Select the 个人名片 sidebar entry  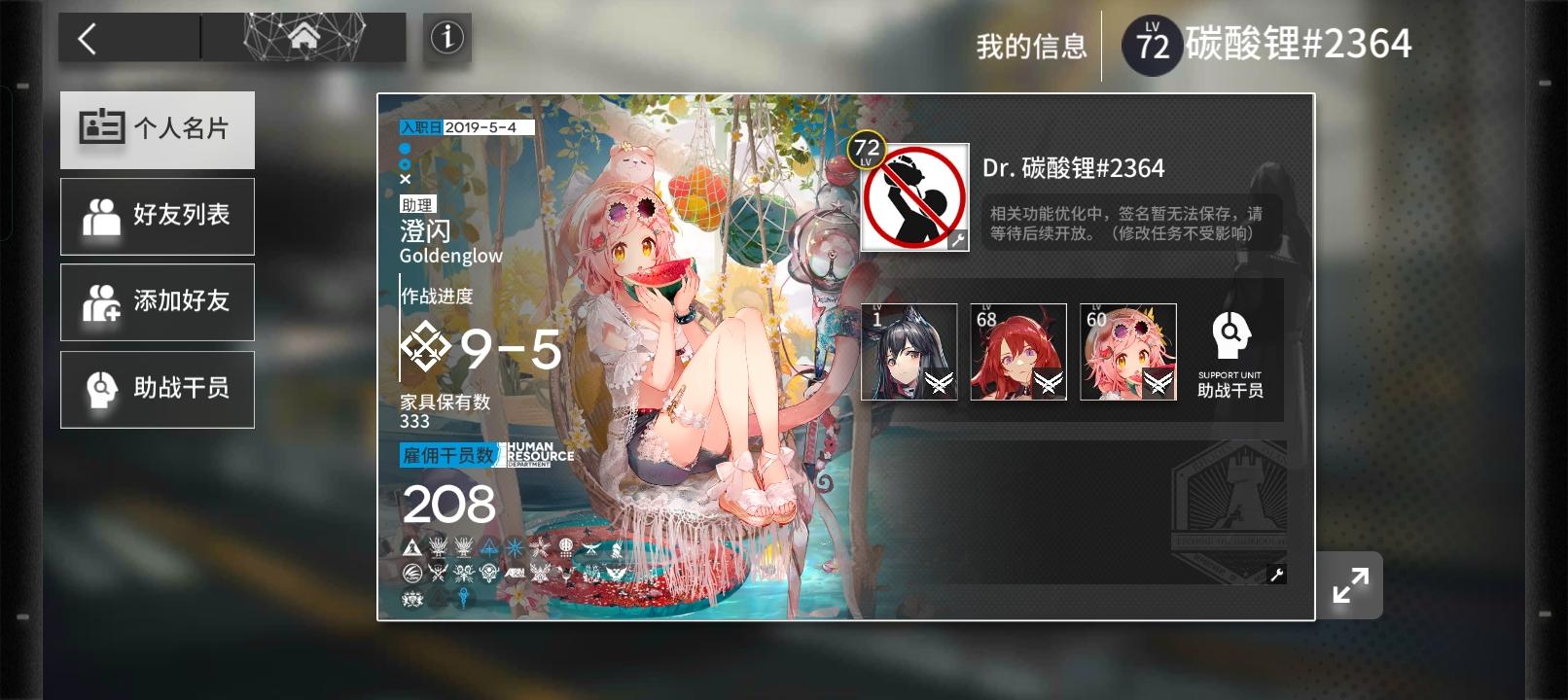(x=157, y=129)
